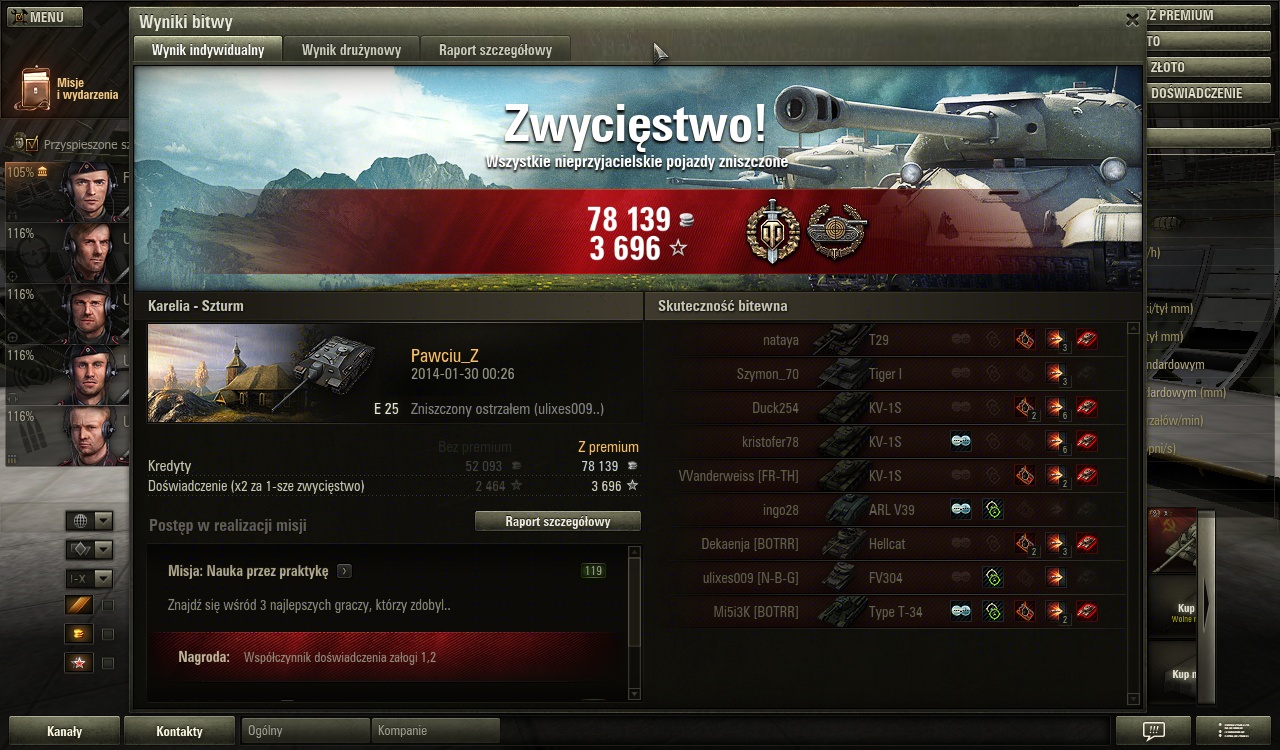
Task: Open the Raport szczegółowy tab
Action: tap(494, 50)
